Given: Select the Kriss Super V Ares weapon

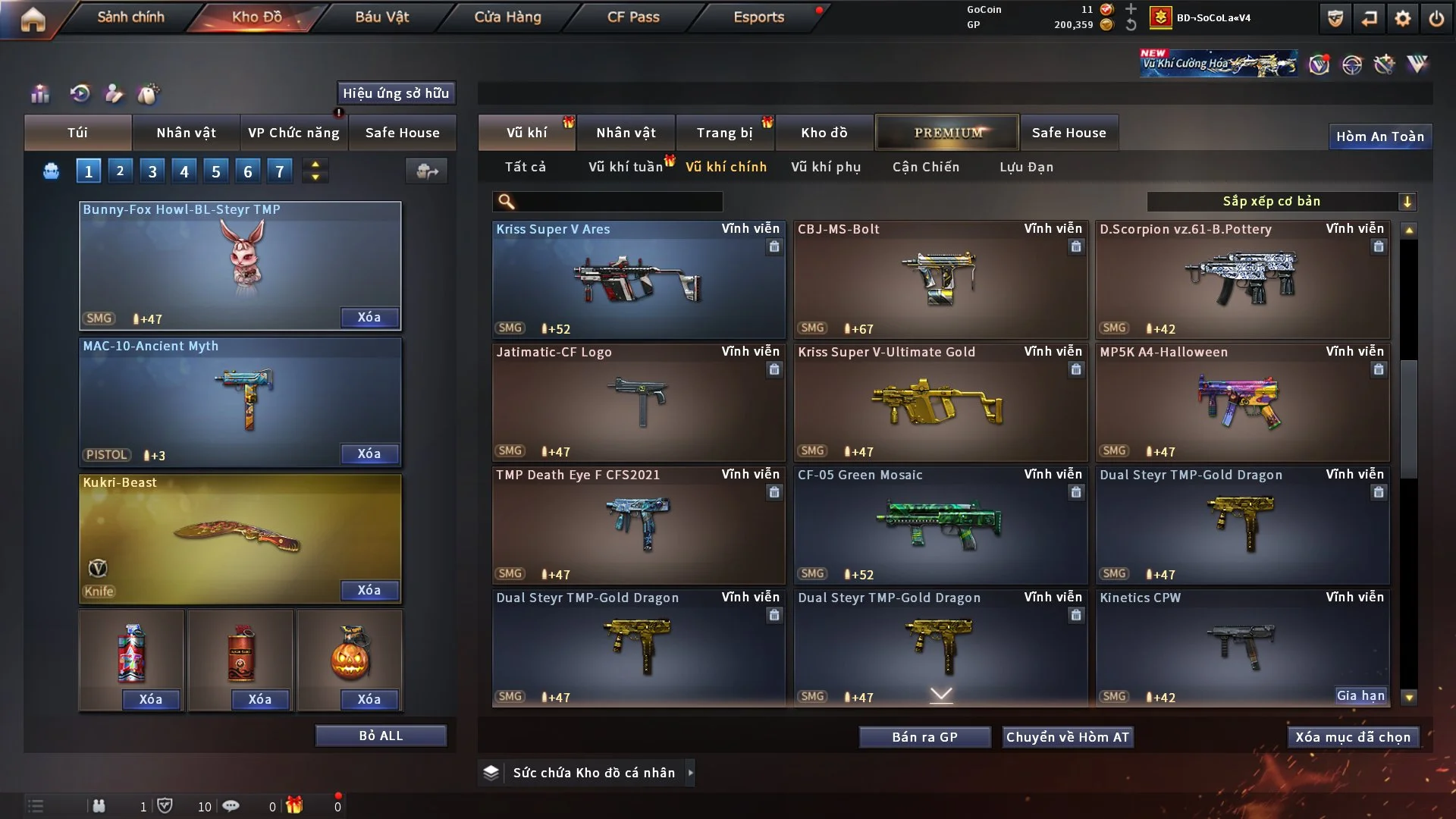Looking at the screenshot, I should click(639, 279).
